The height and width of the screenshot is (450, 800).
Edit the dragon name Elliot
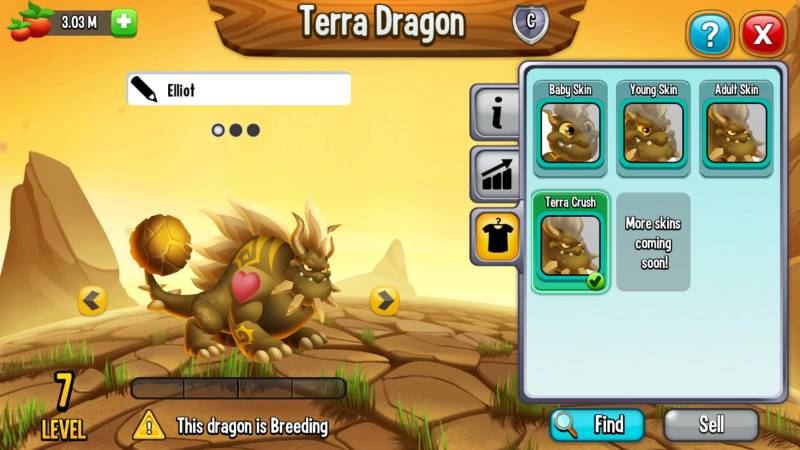pos(239,90)
